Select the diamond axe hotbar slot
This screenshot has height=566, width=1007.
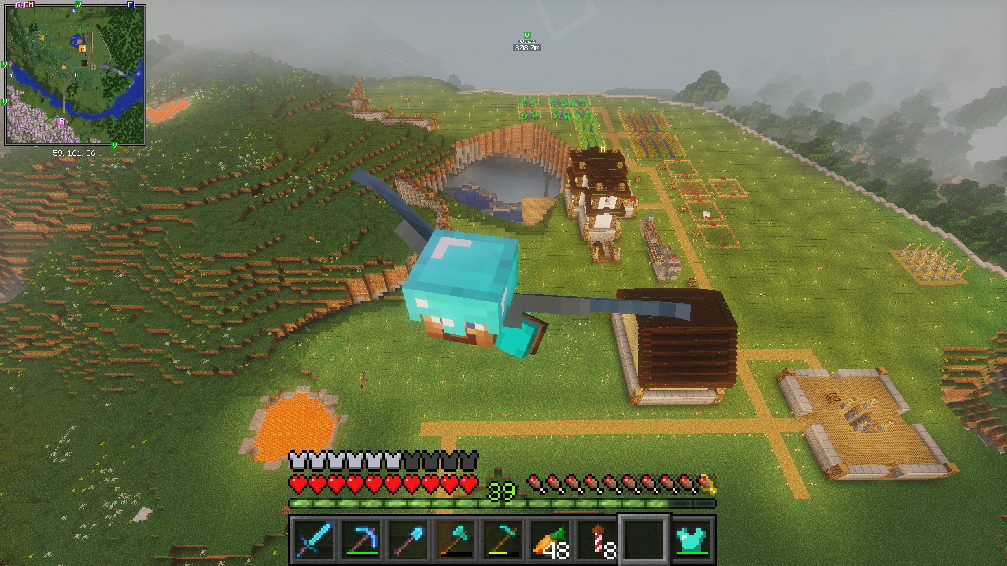coord(453,539)
